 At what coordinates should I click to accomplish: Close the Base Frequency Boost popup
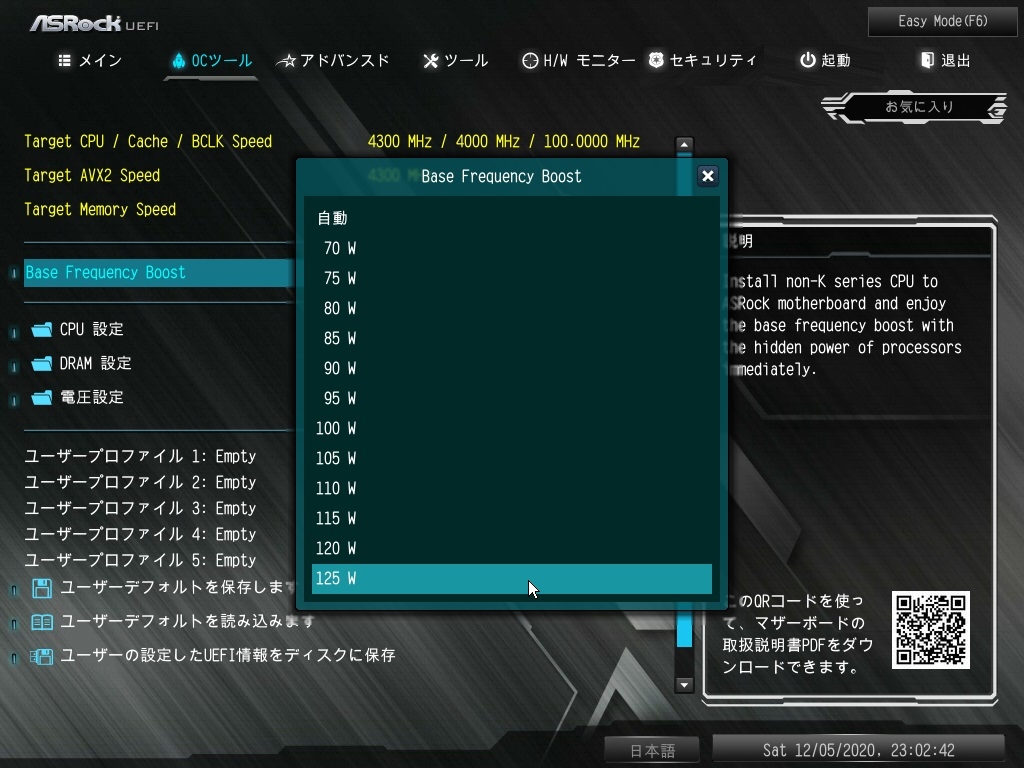pyautogui.click(x=707, y=176)
